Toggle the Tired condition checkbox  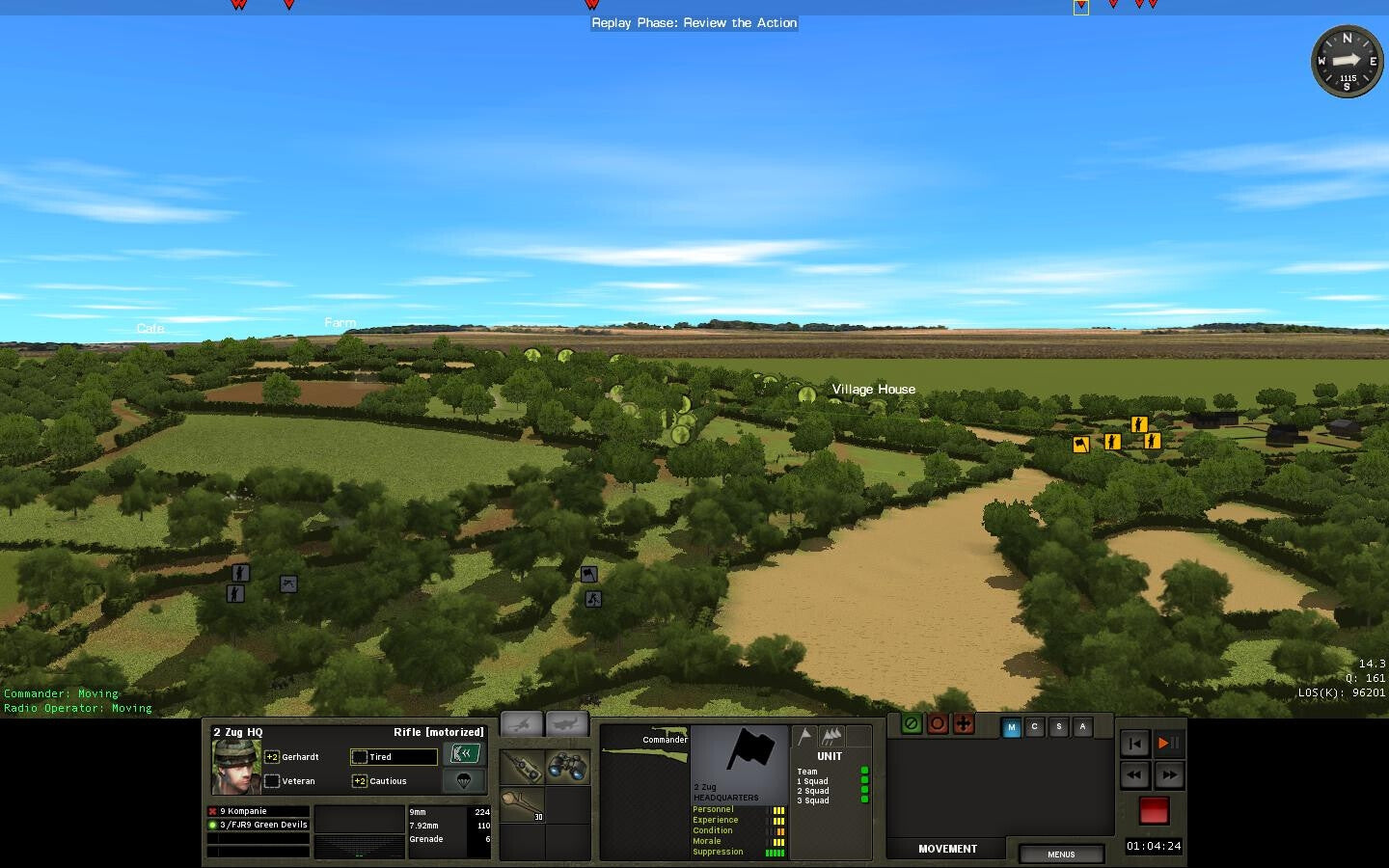tap(359, 758)
